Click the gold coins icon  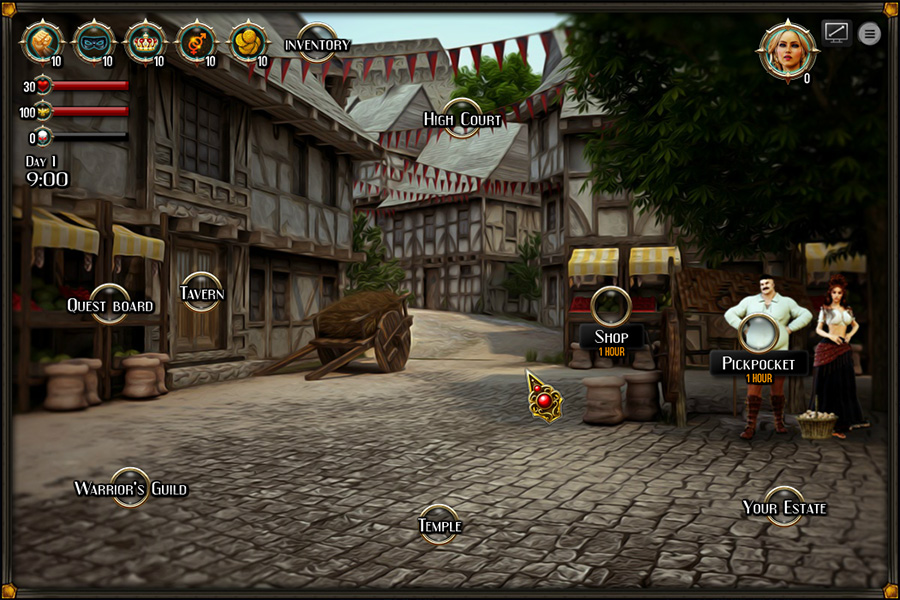(249, 41)
